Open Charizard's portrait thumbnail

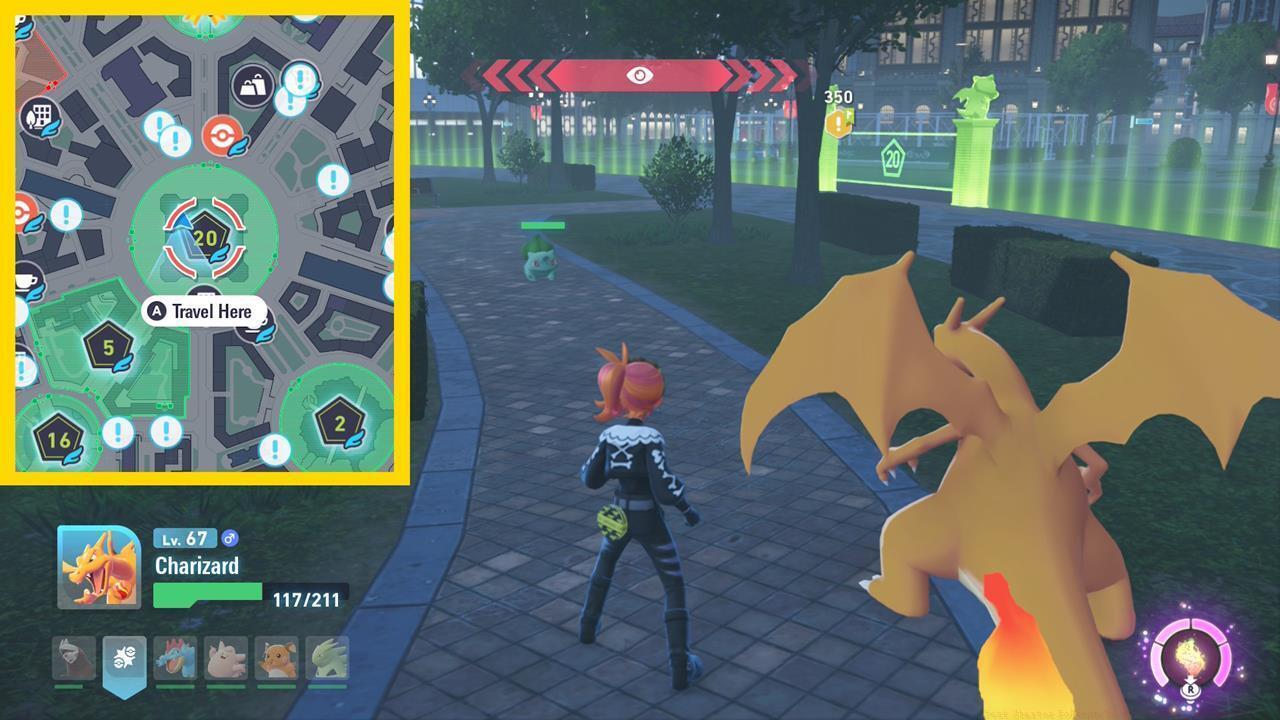[x=98, y=566]
